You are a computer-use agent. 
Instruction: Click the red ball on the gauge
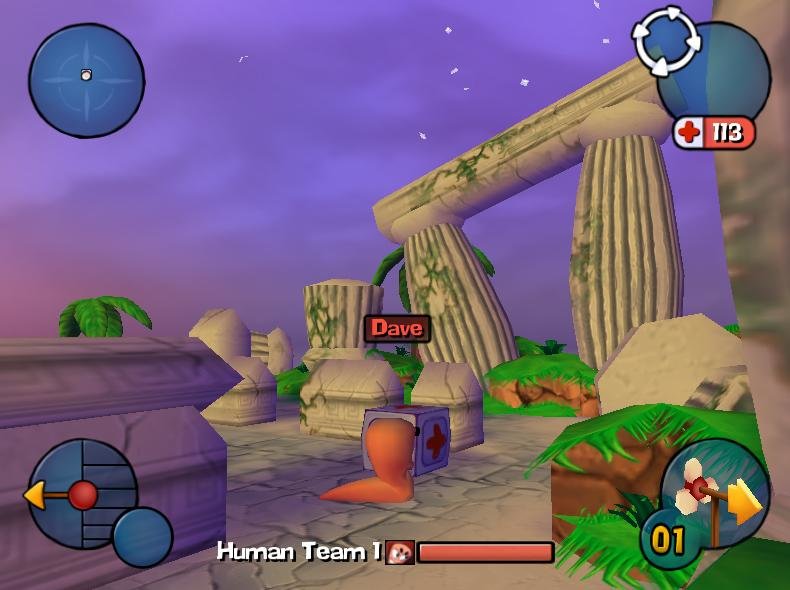[x=83, y=494]
